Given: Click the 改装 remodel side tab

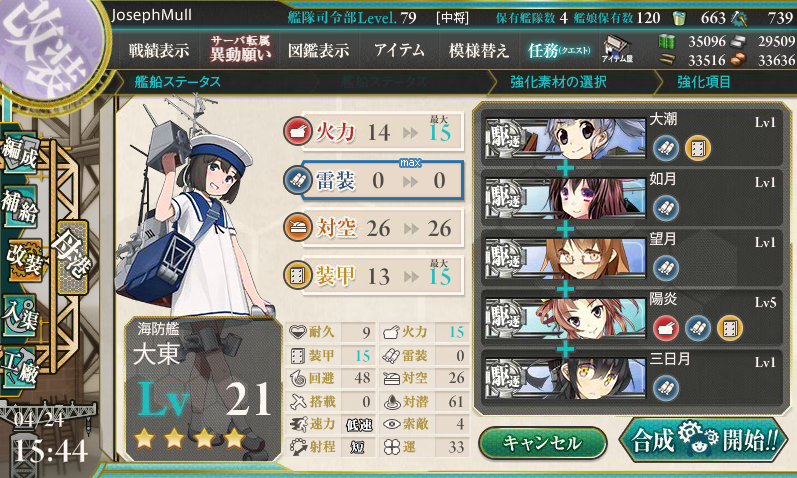Looking at the screenshot, I should (24, 262).
